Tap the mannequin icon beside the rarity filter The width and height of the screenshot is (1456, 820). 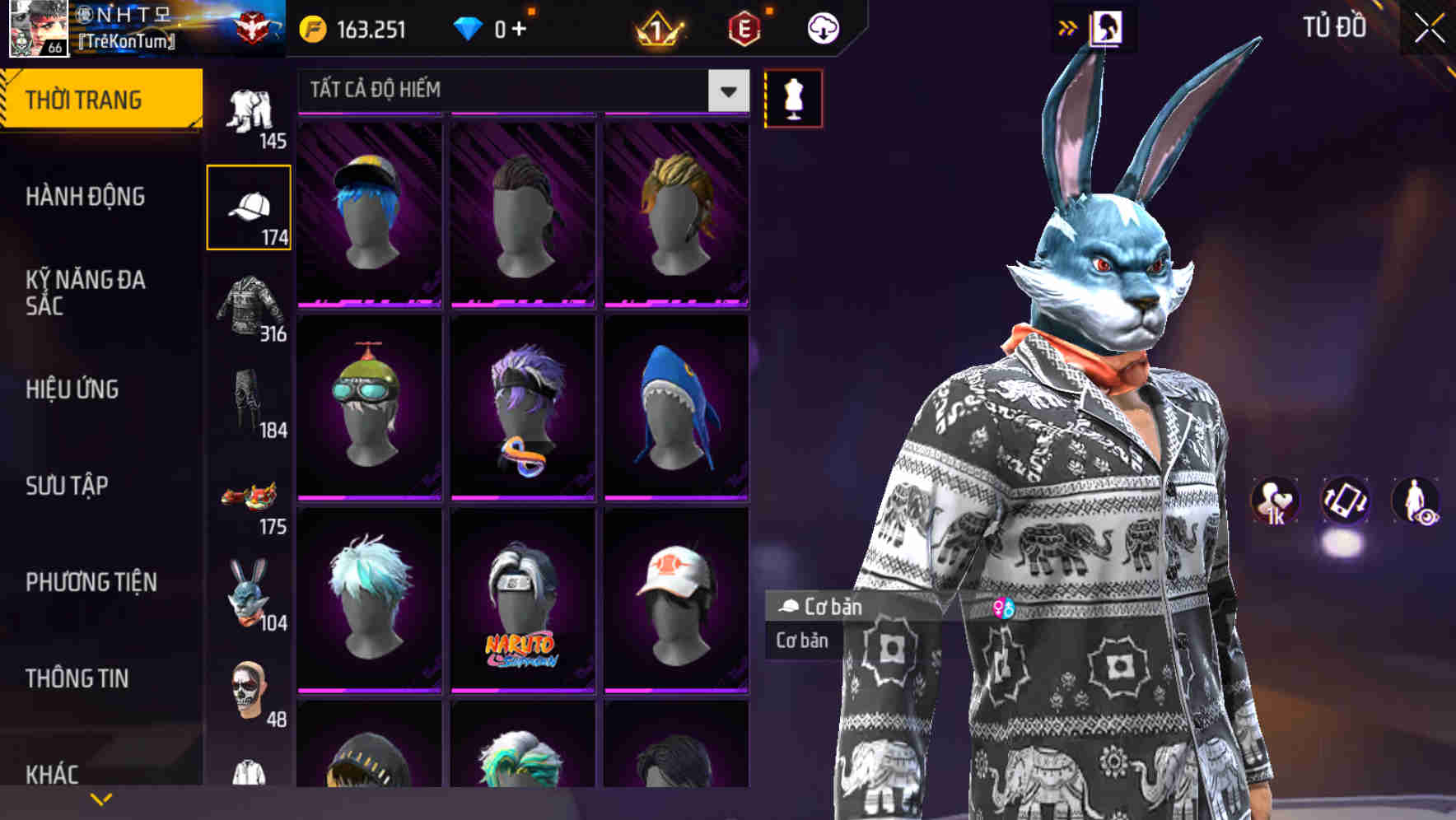(x=794, y=97)
